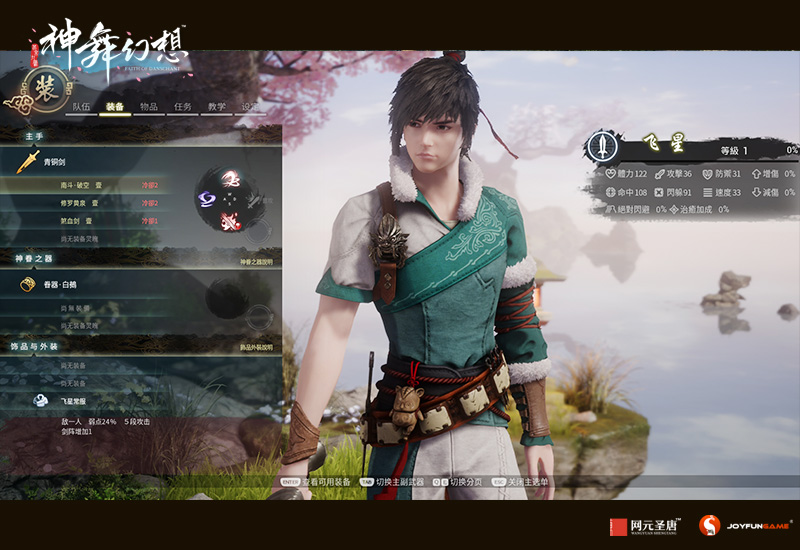Click the white swirl skill icon on the wheel
800x550 pixels.
click(233, 178)
